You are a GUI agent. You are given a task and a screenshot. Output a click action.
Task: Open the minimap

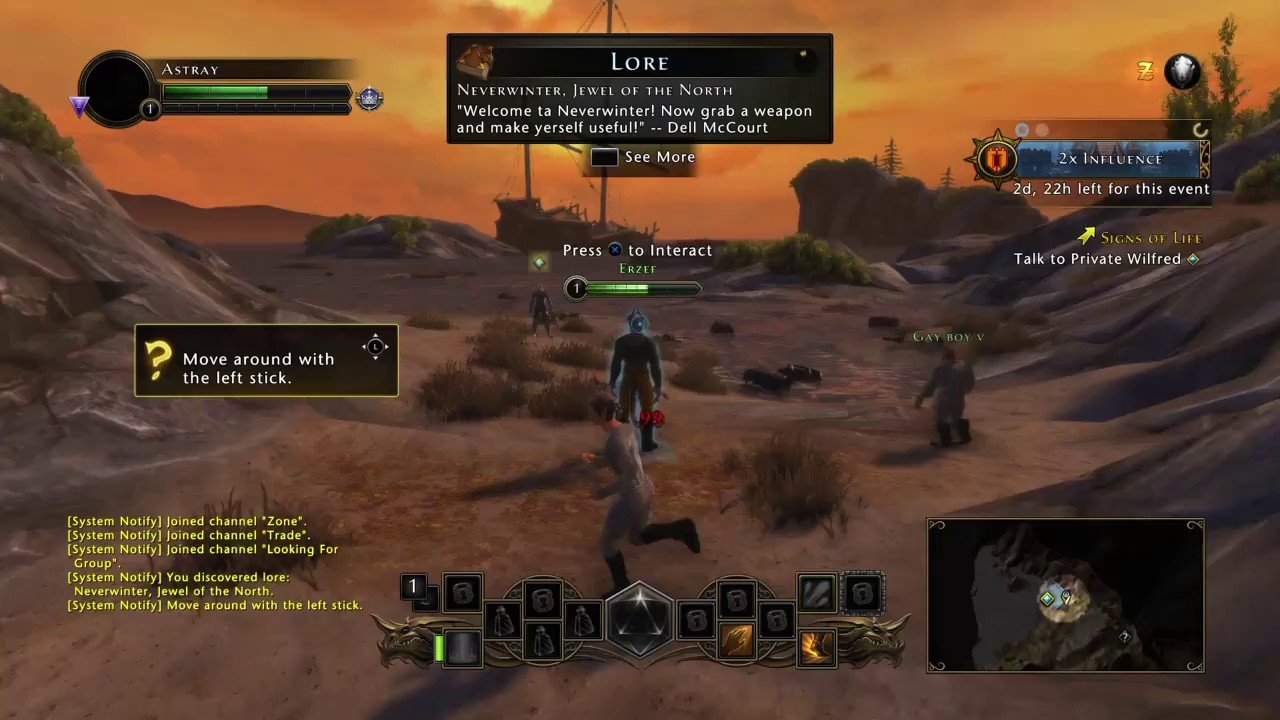click(x=1065, y=595)
